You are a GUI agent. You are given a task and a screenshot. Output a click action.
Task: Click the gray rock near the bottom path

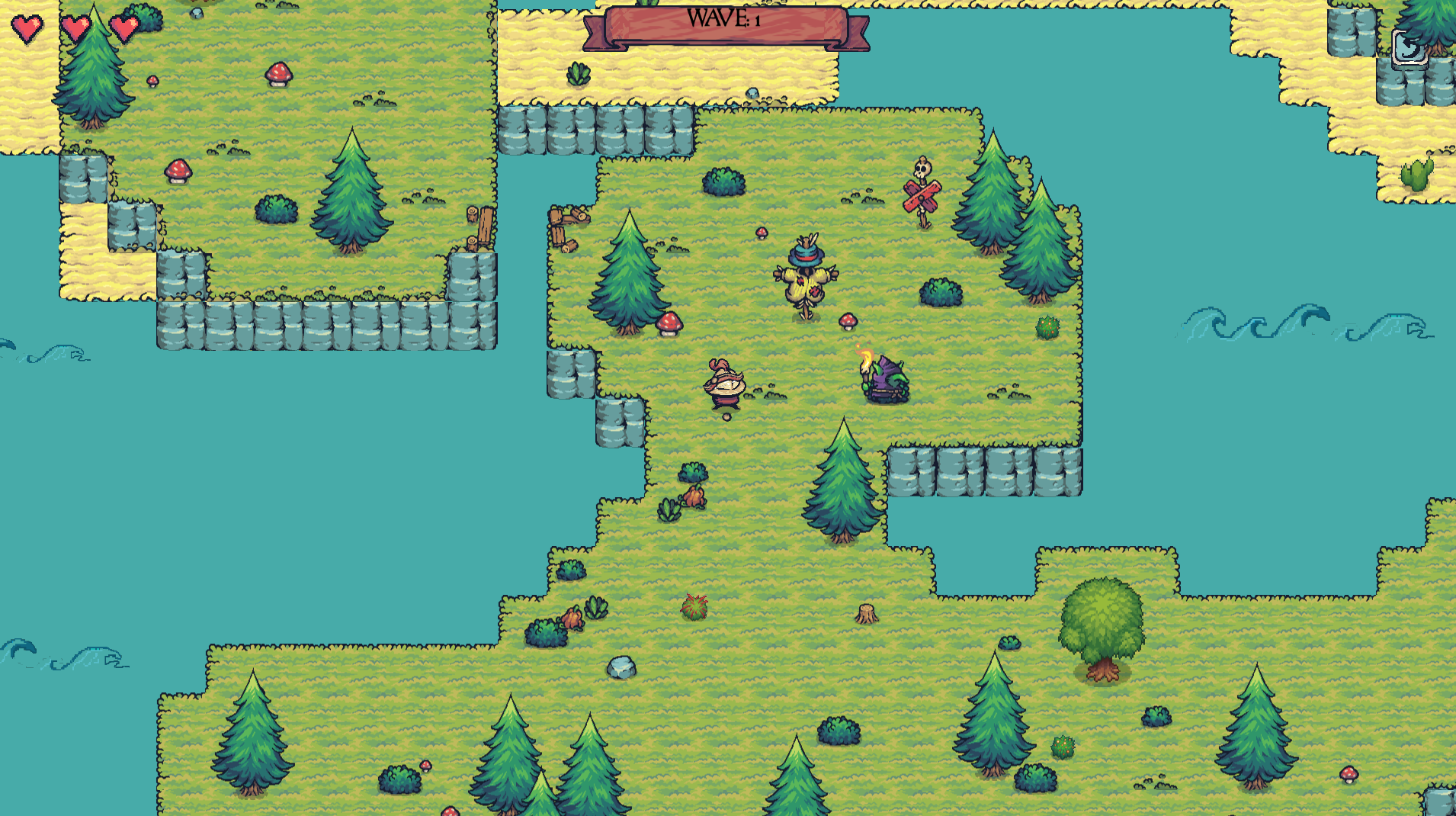point(621,666)
